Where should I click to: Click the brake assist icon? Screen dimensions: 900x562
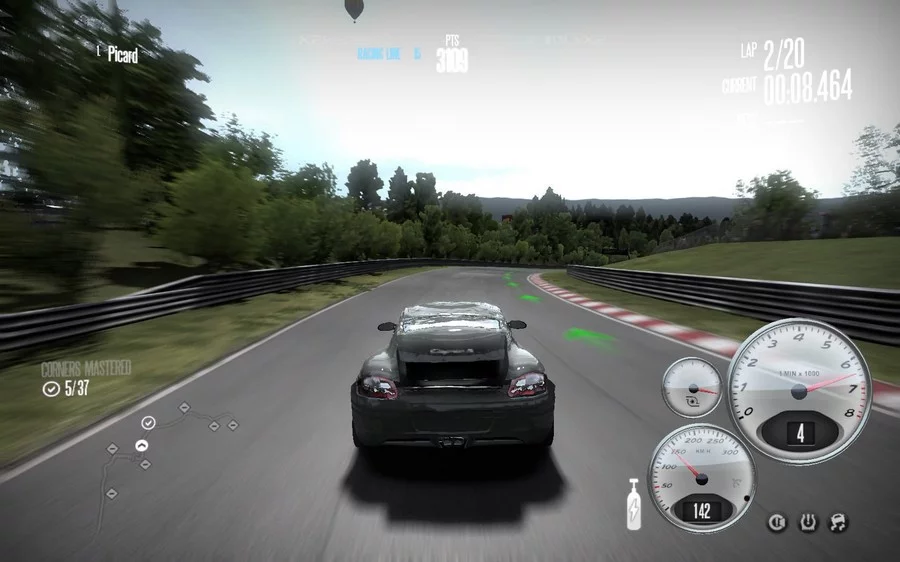tap(776, 522)
